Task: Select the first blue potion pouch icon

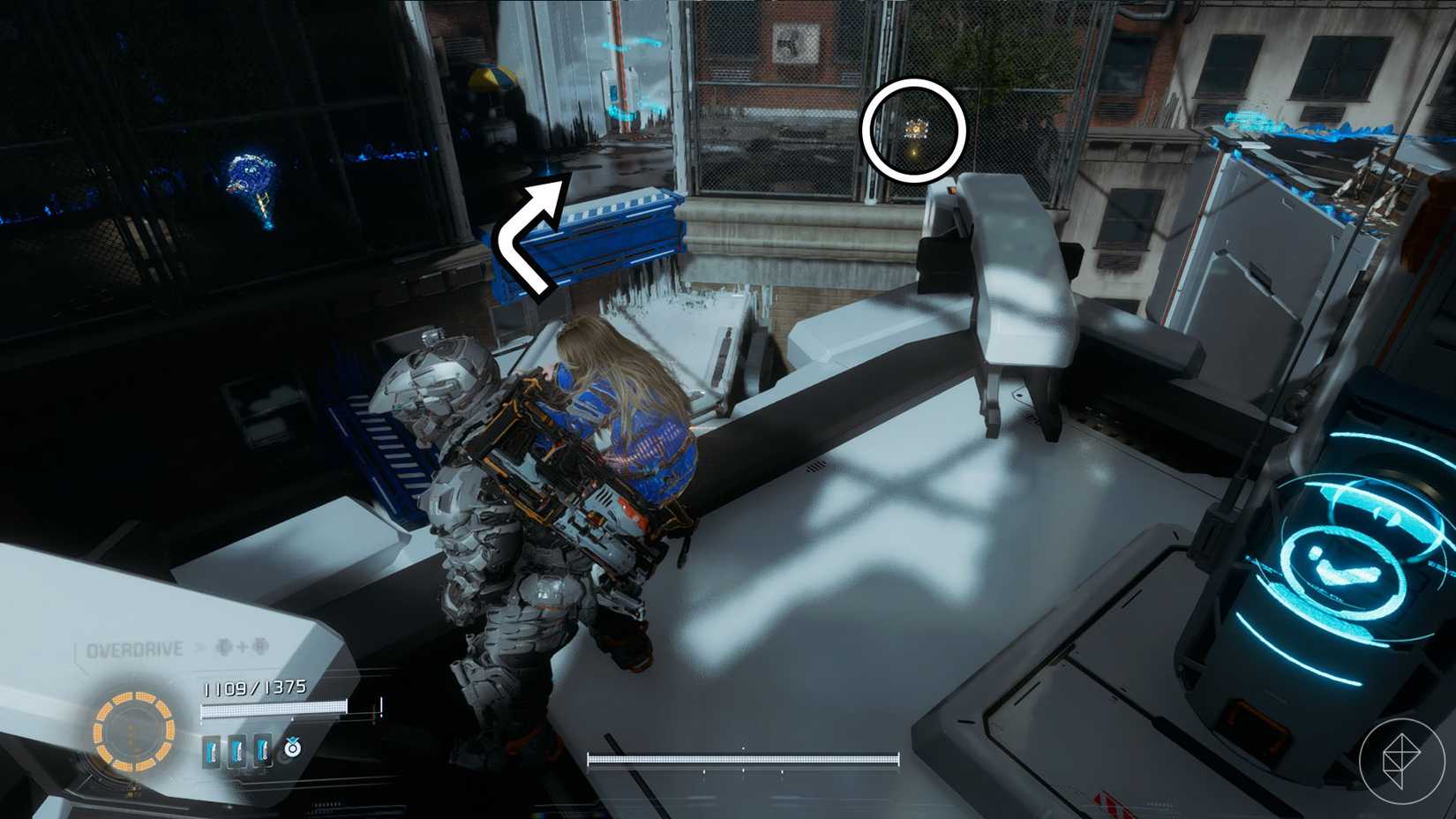Action: [210, 750]
